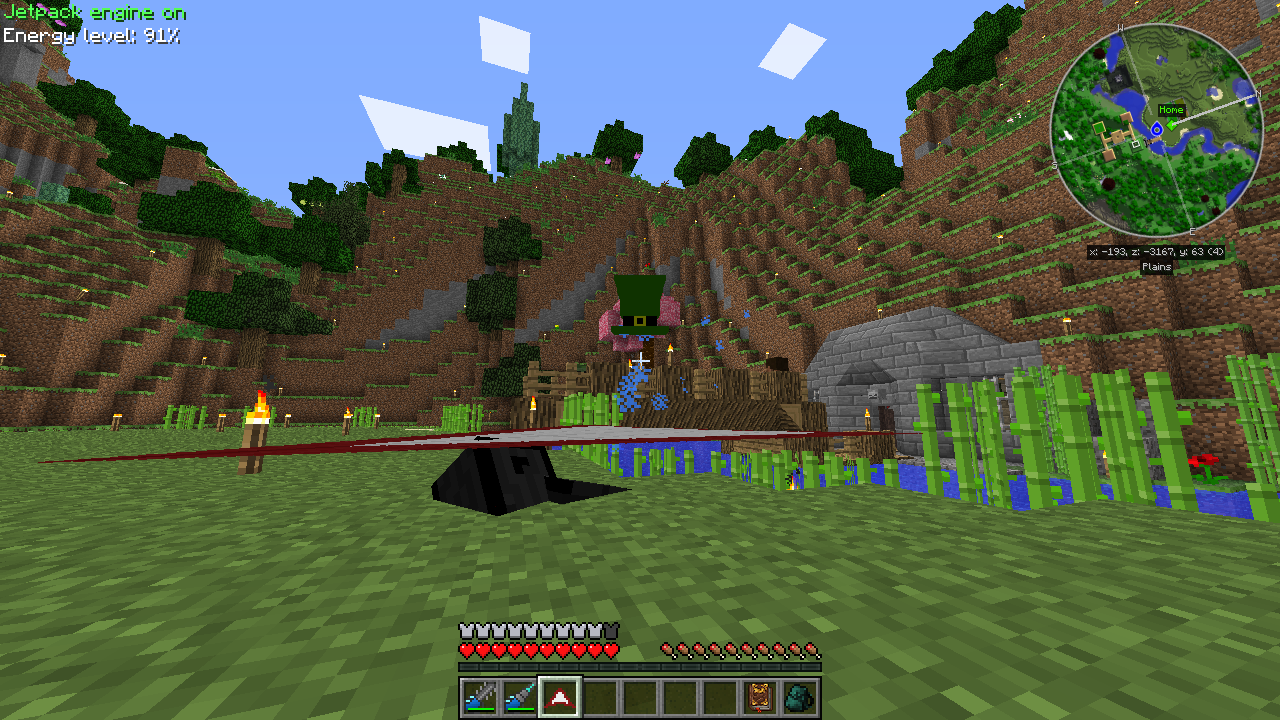Select the teal backpack hotbar slot

(x=800, y=697)
